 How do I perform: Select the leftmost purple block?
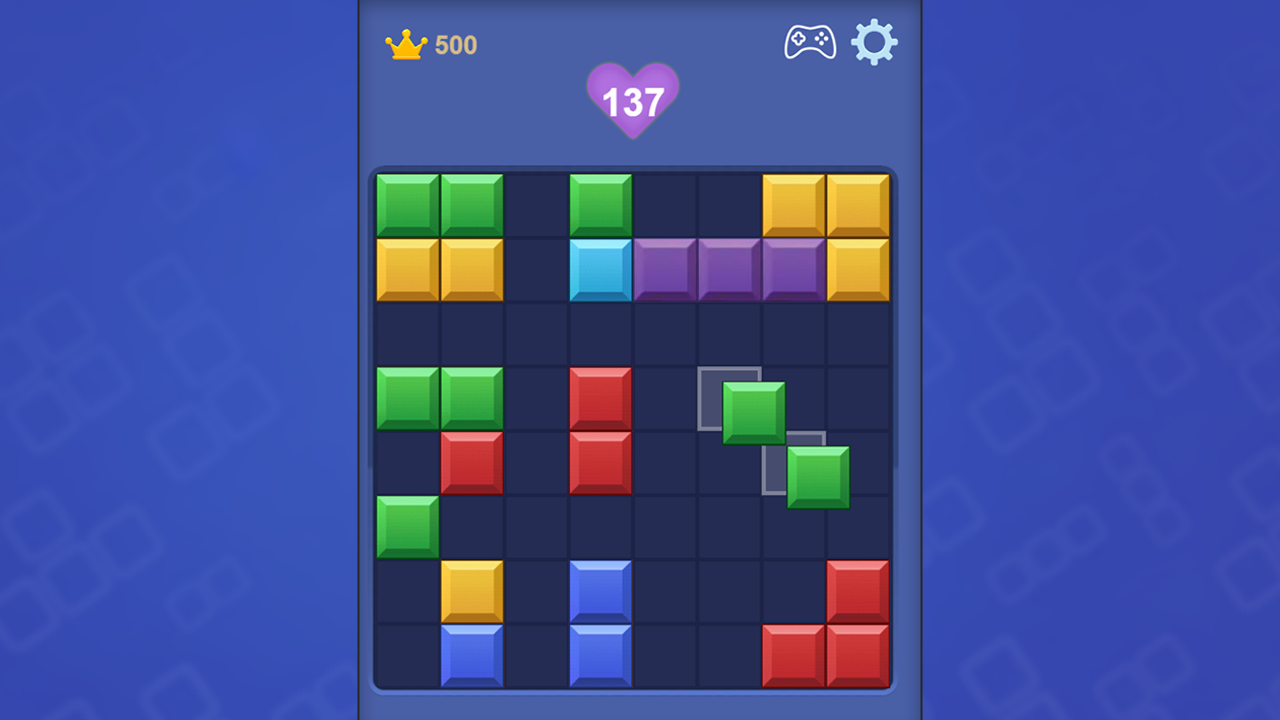click(x=665, y=268)
